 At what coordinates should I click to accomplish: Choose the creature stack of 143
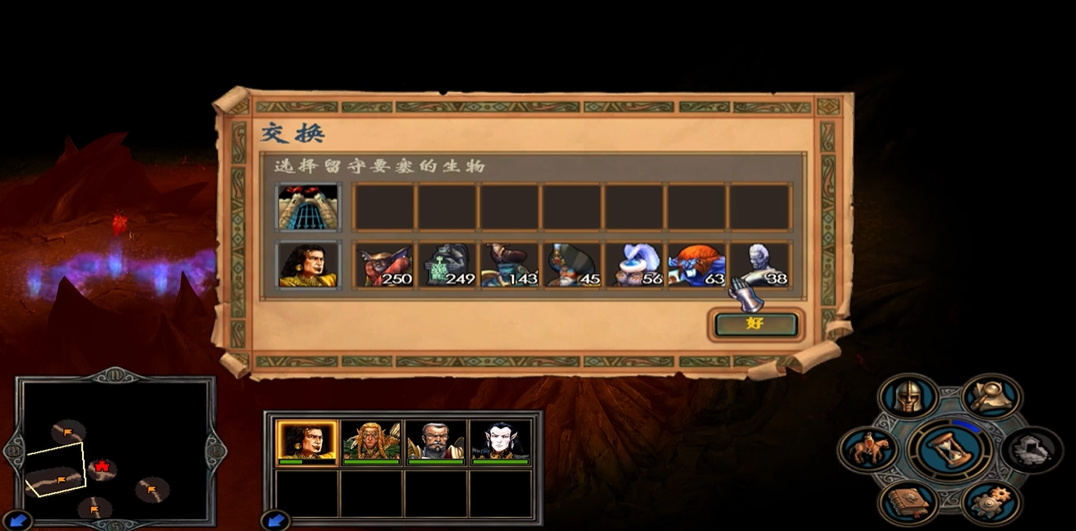pyautogui.click(x=509, y=265)
